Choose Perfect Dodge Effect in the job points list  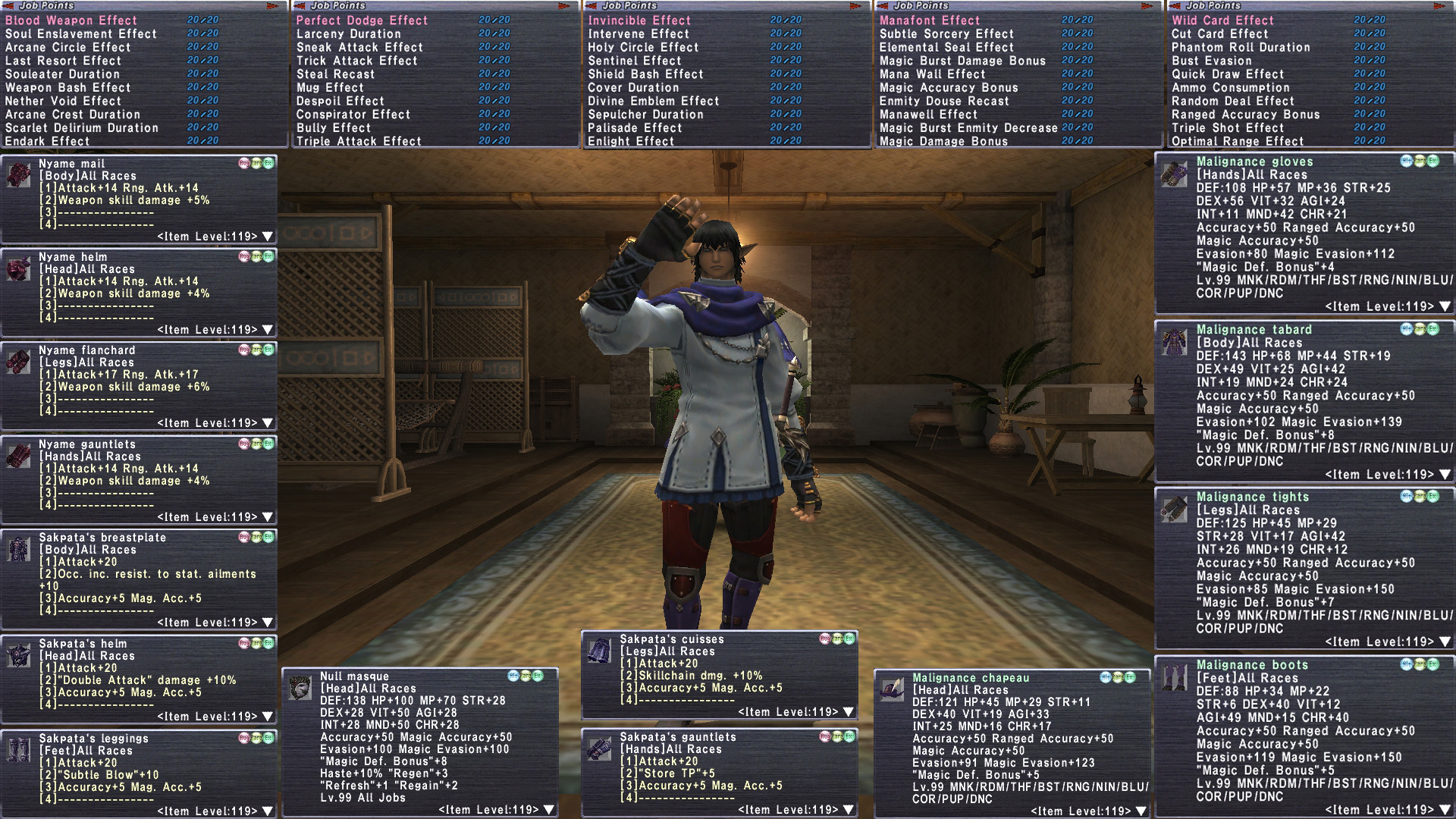click(x=362, y=20)
